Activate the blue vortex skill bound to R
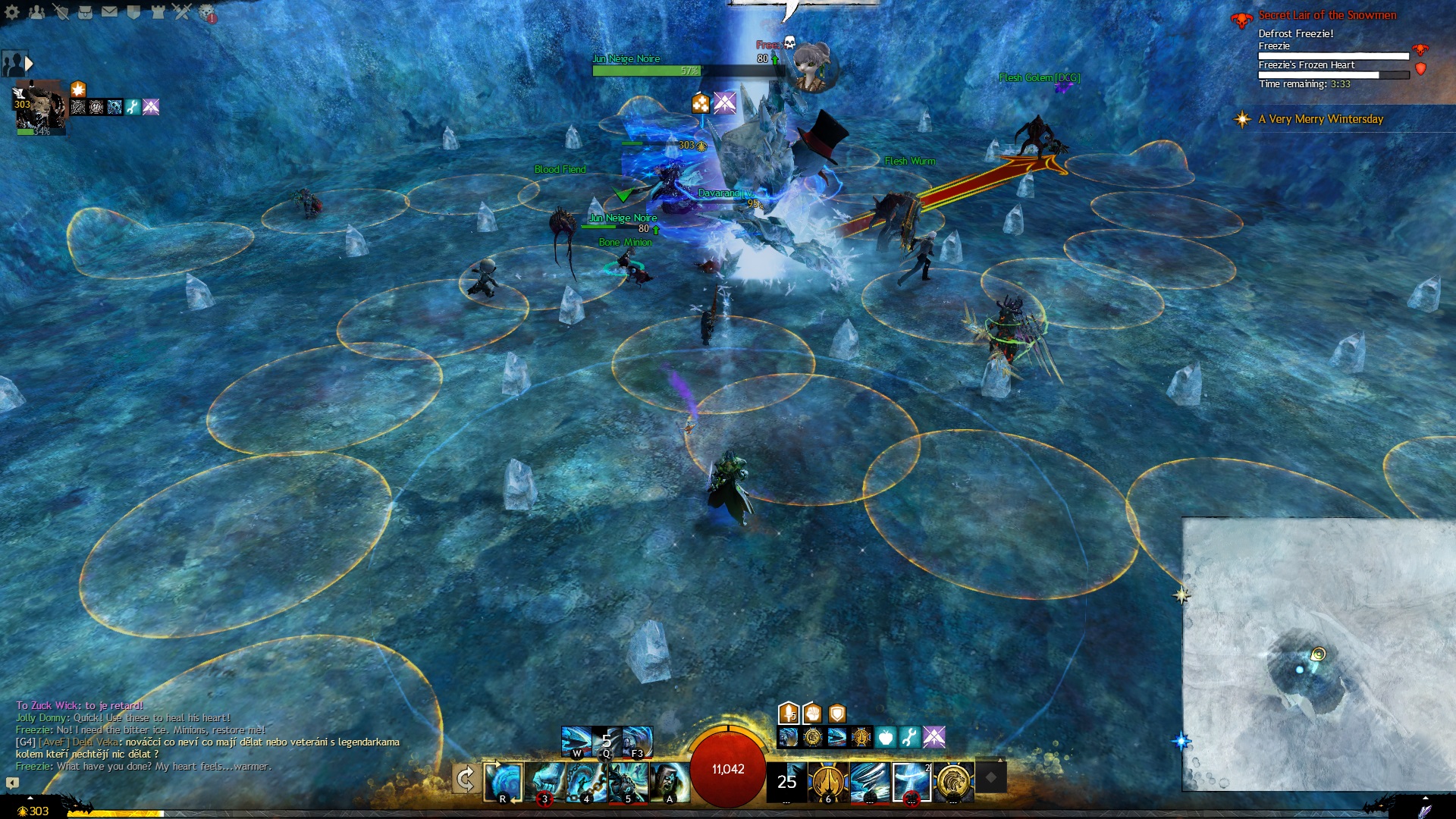The height and width of the screenshot is (819, 1456). 503,782
